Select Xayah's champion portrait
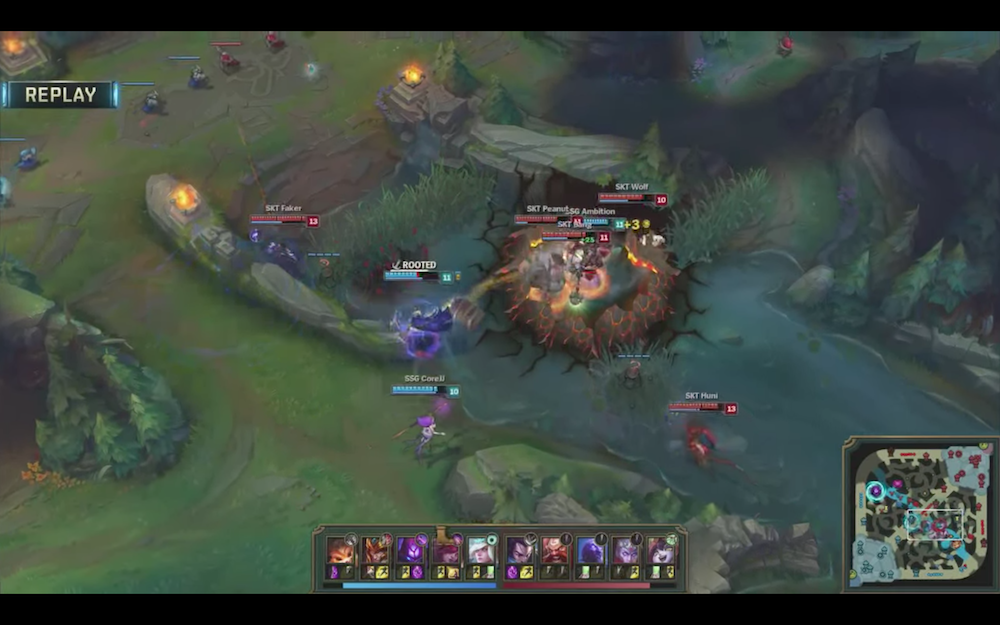 click(445, 551)
